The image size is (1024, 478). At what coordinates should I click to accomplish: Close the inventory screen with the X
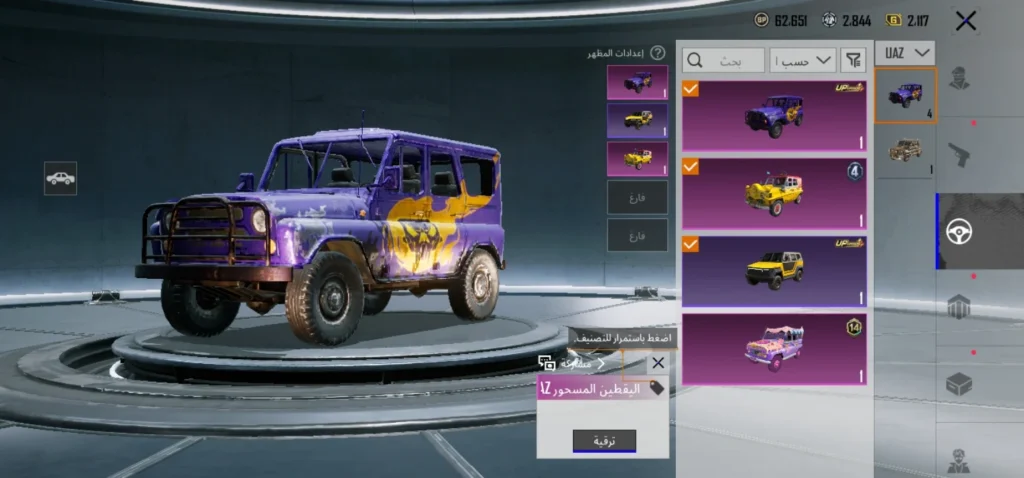[x=965, y=20]
